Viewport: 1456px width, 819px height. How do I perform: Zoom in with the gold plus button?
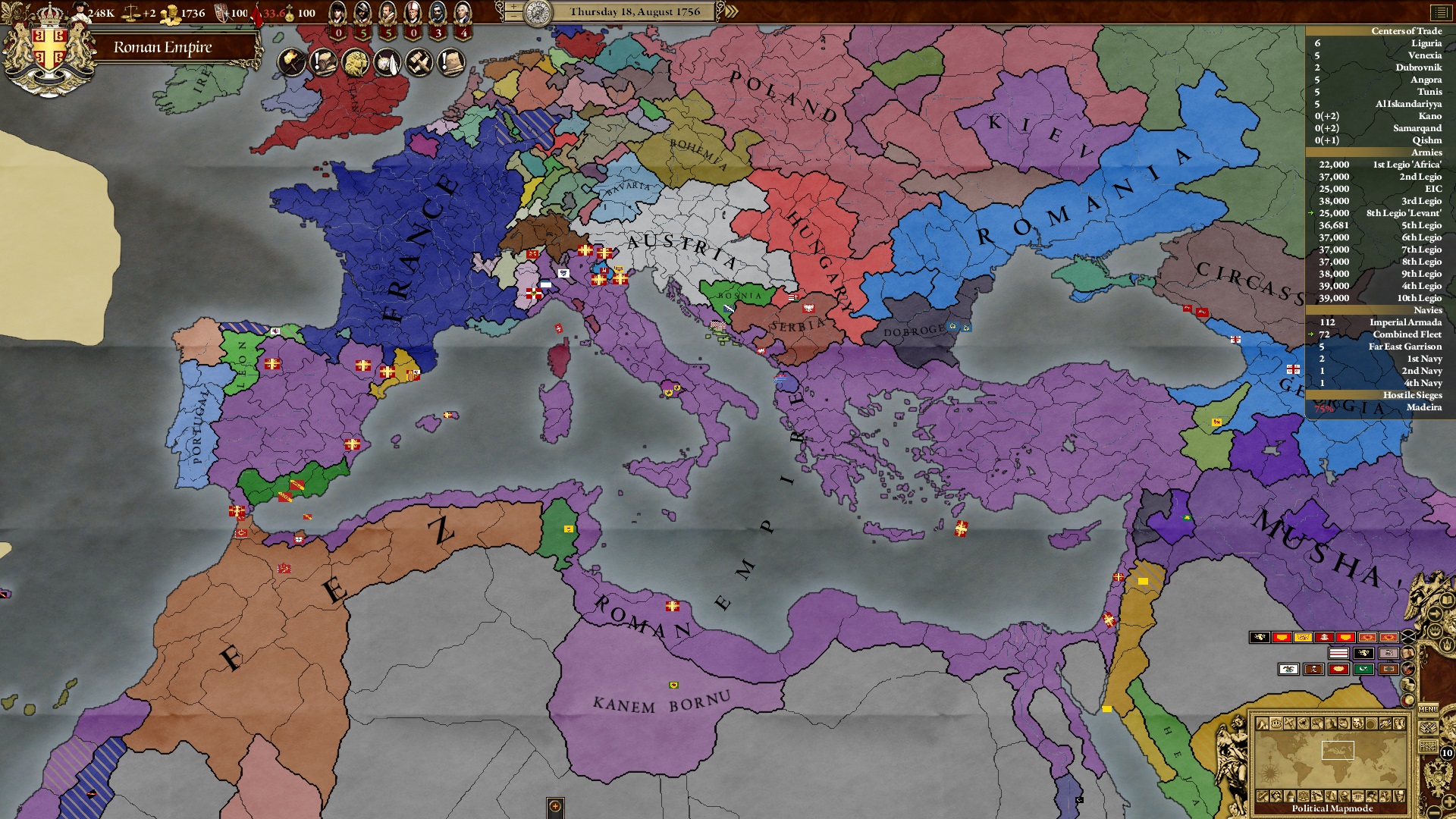[1448, 801]
